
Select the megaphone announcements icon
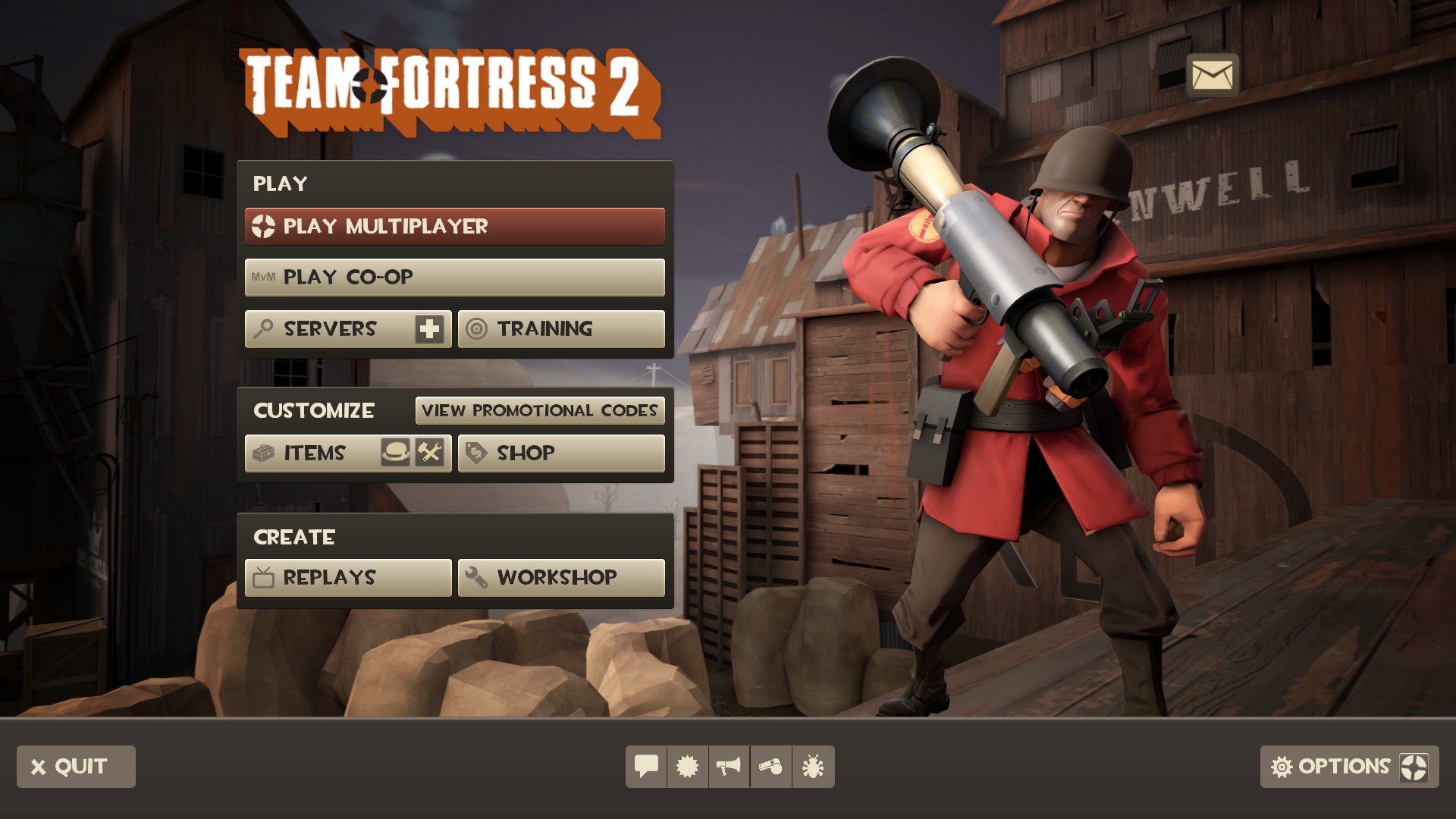[730, 767]
